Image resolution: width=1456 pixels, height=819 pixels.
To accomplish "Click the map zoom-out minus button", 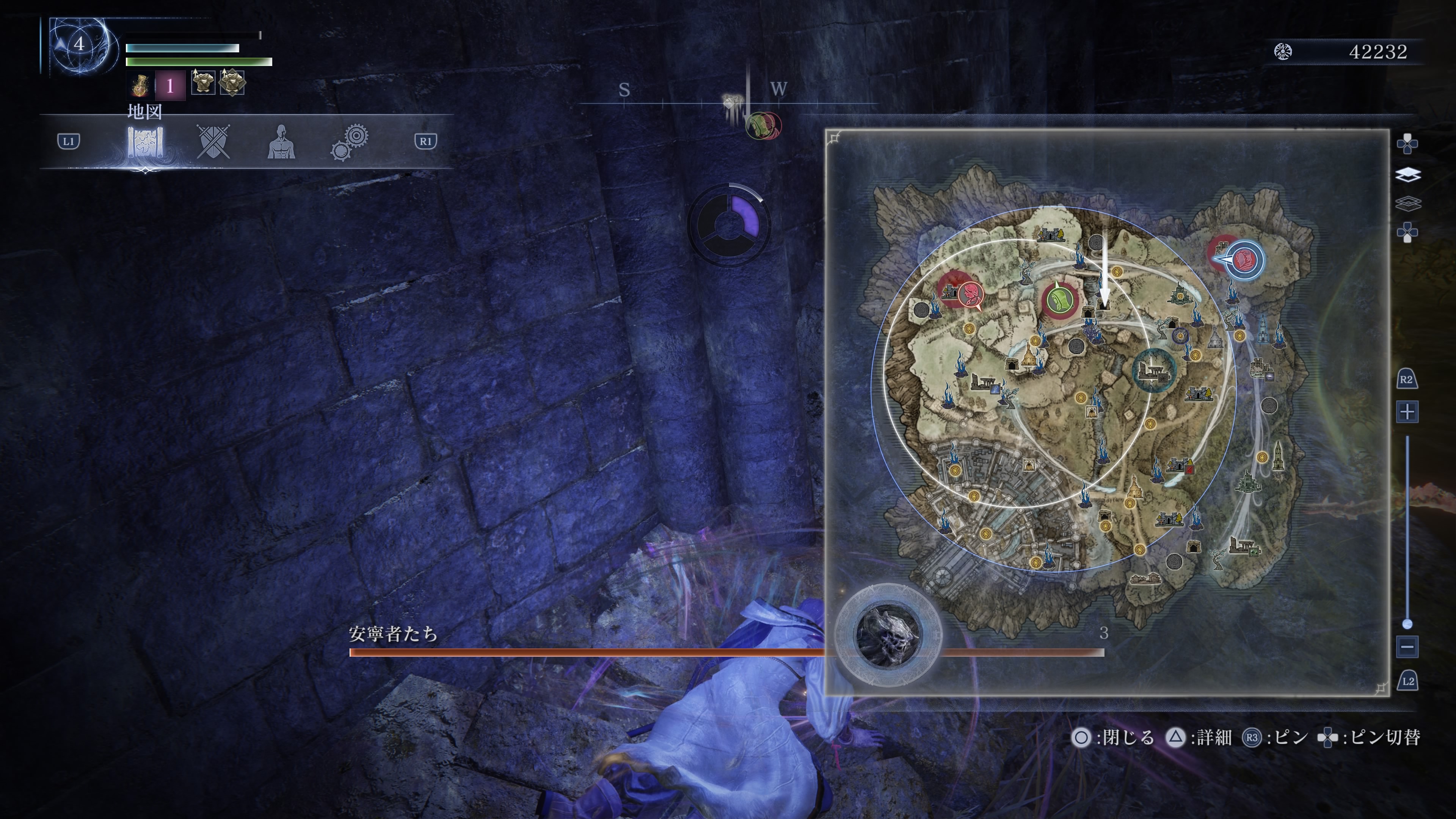I will (1407, 646).
